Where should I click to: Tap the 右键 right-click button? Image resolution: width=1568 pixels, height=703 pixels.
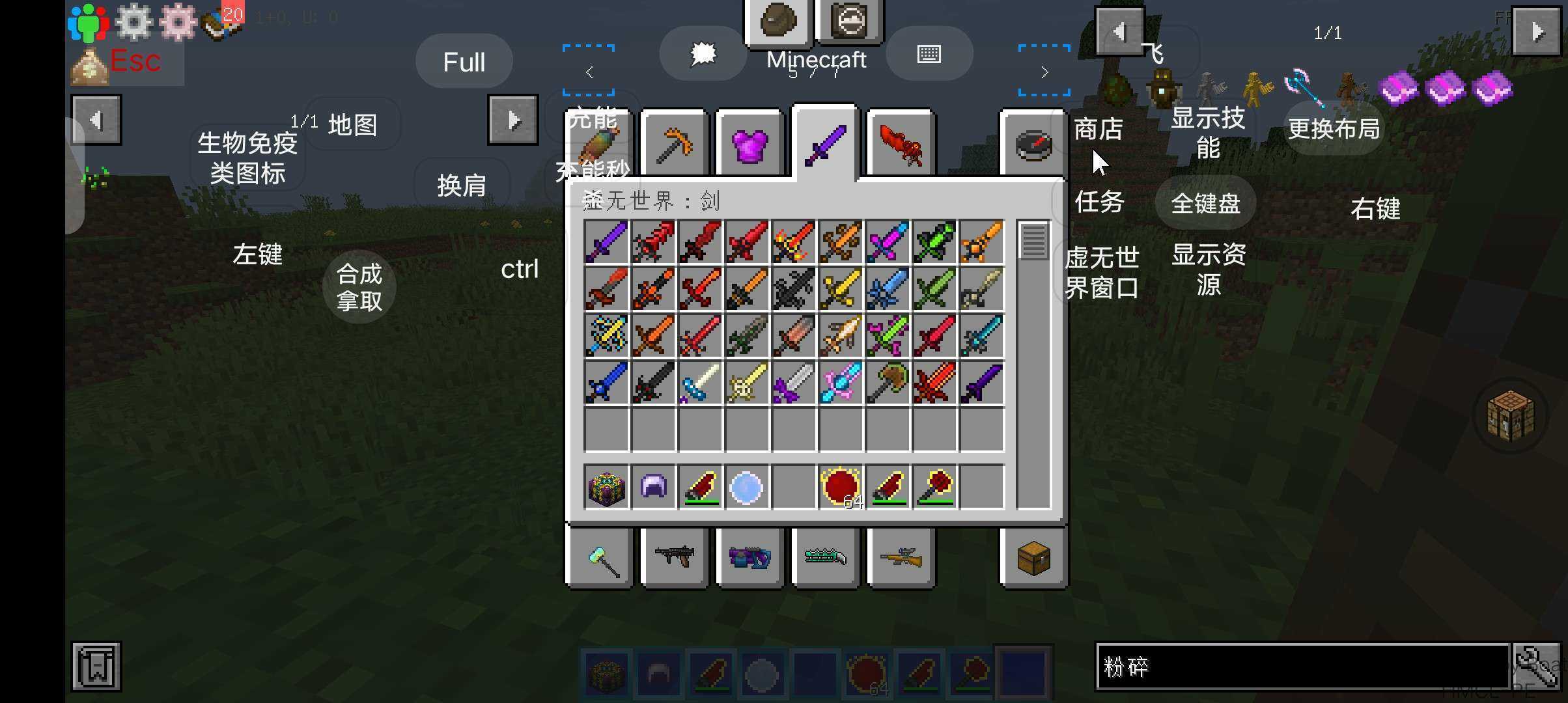1375,208
